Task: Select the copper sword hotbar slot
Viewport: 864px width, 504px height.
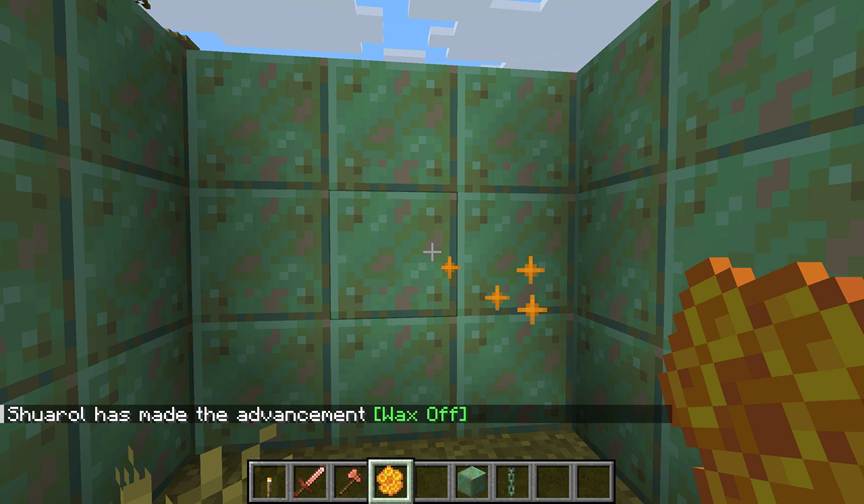Action: tap(308, 479)
